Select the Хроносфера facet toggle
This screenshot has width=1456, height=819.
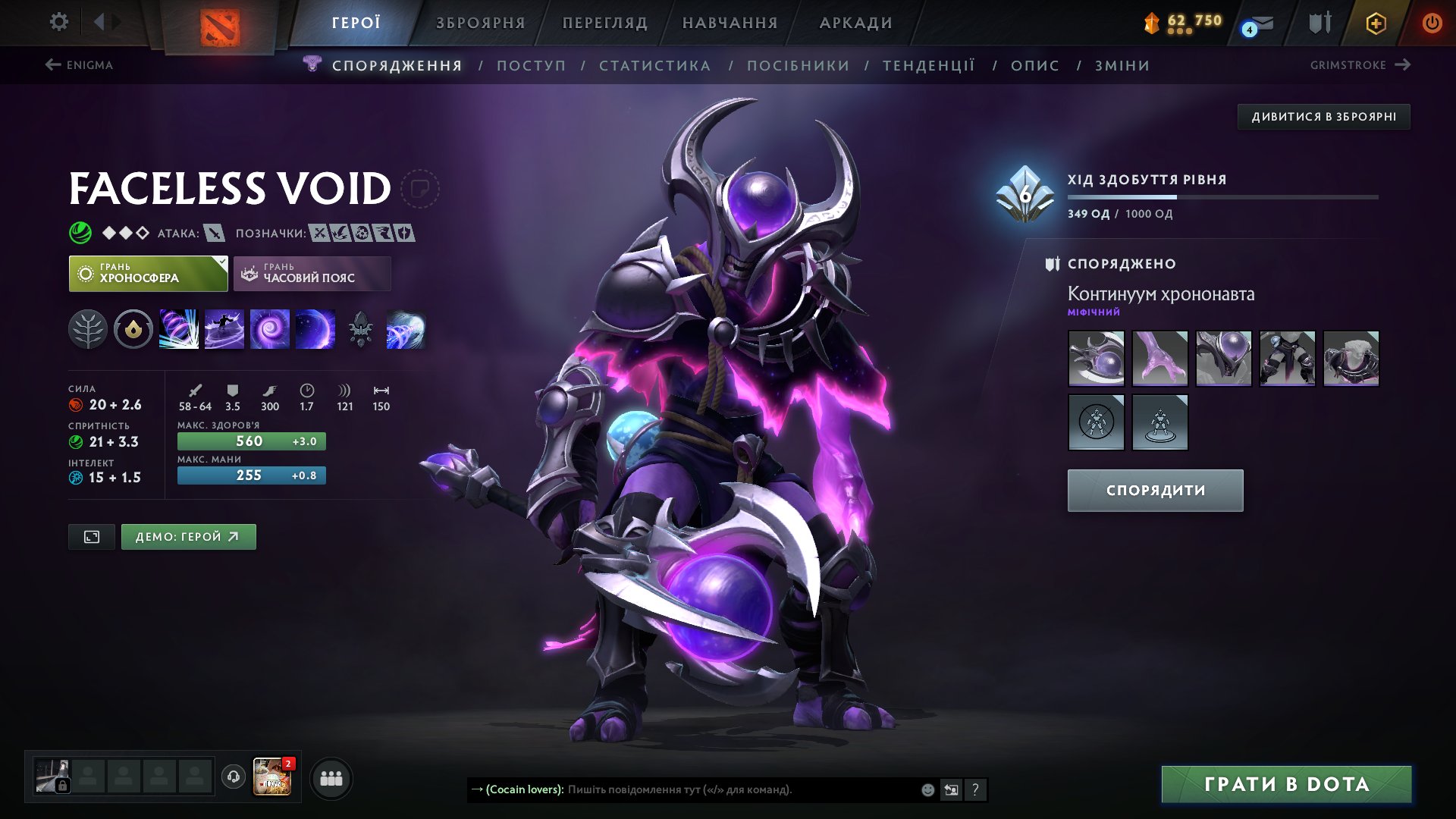coord(148,273)
